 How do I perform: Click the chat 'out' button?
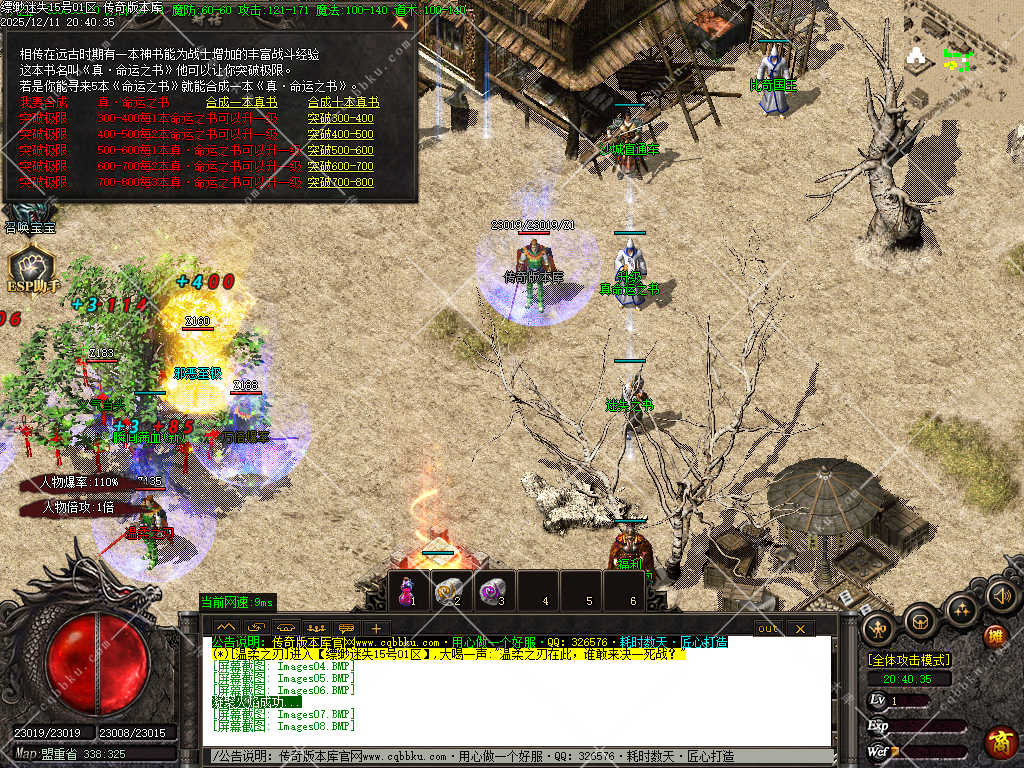[768, 628]
